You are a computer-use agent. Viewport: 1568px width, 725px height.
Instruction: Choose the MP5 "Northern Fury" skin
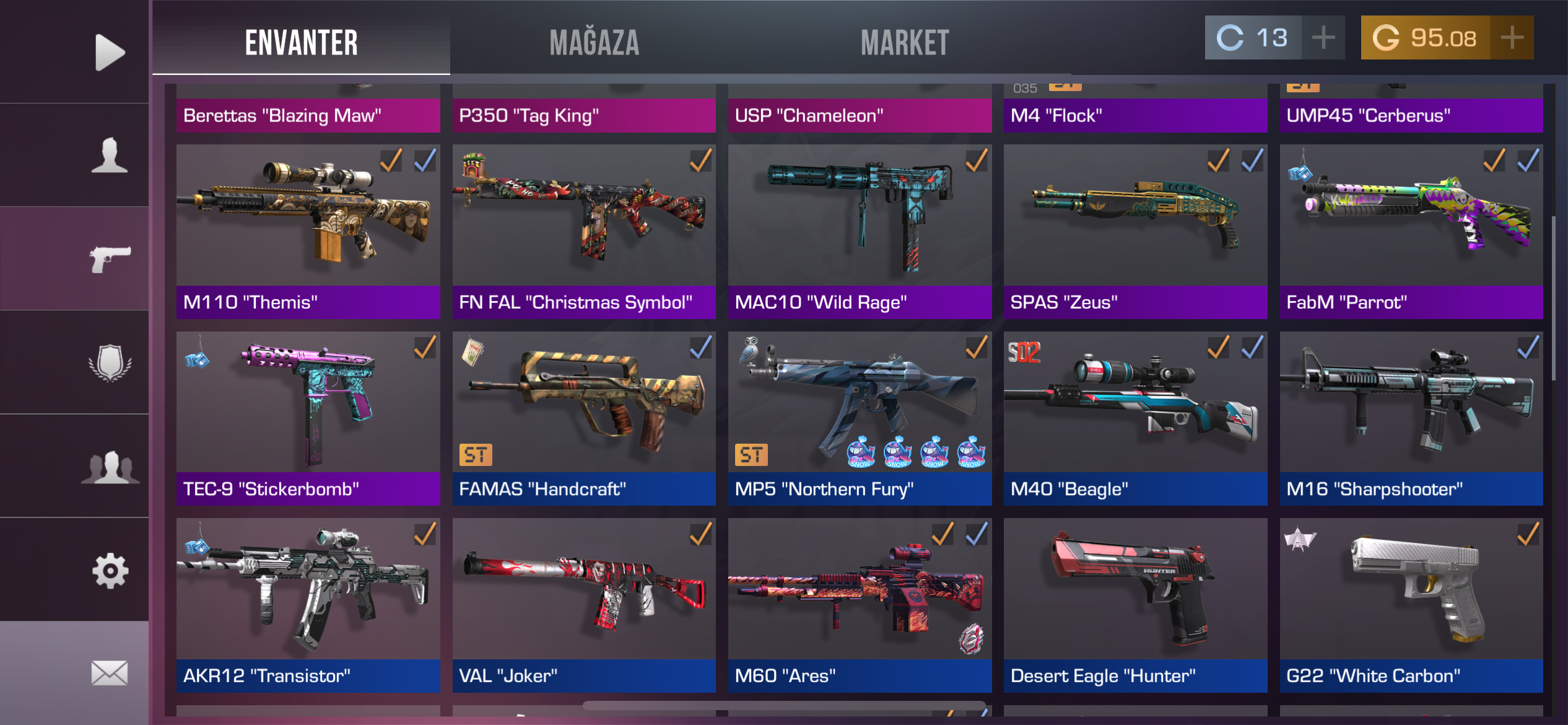tap(860, 418)
